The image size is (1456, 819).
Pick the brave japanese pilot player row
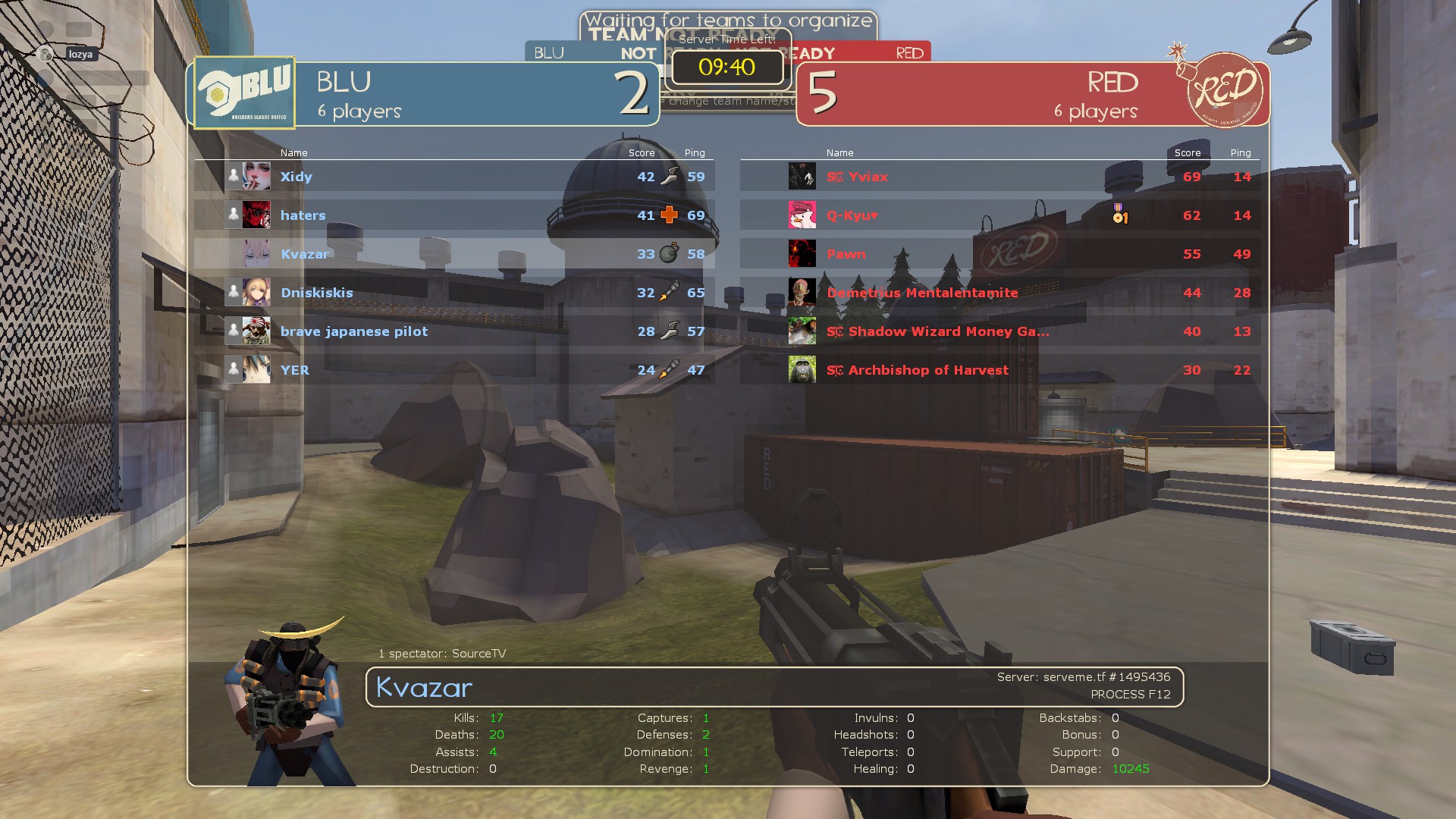coord(453,331)
